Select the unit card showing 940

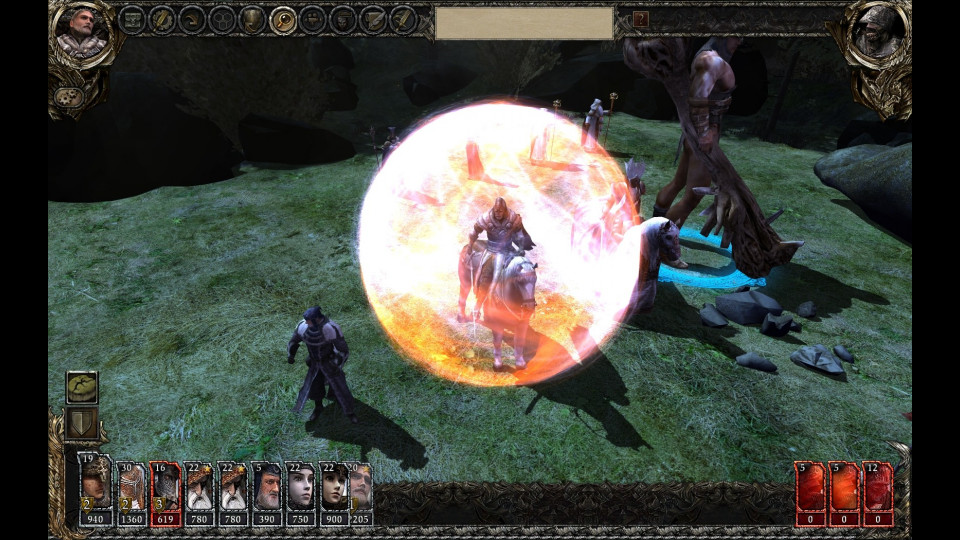(x=97, y=491)
